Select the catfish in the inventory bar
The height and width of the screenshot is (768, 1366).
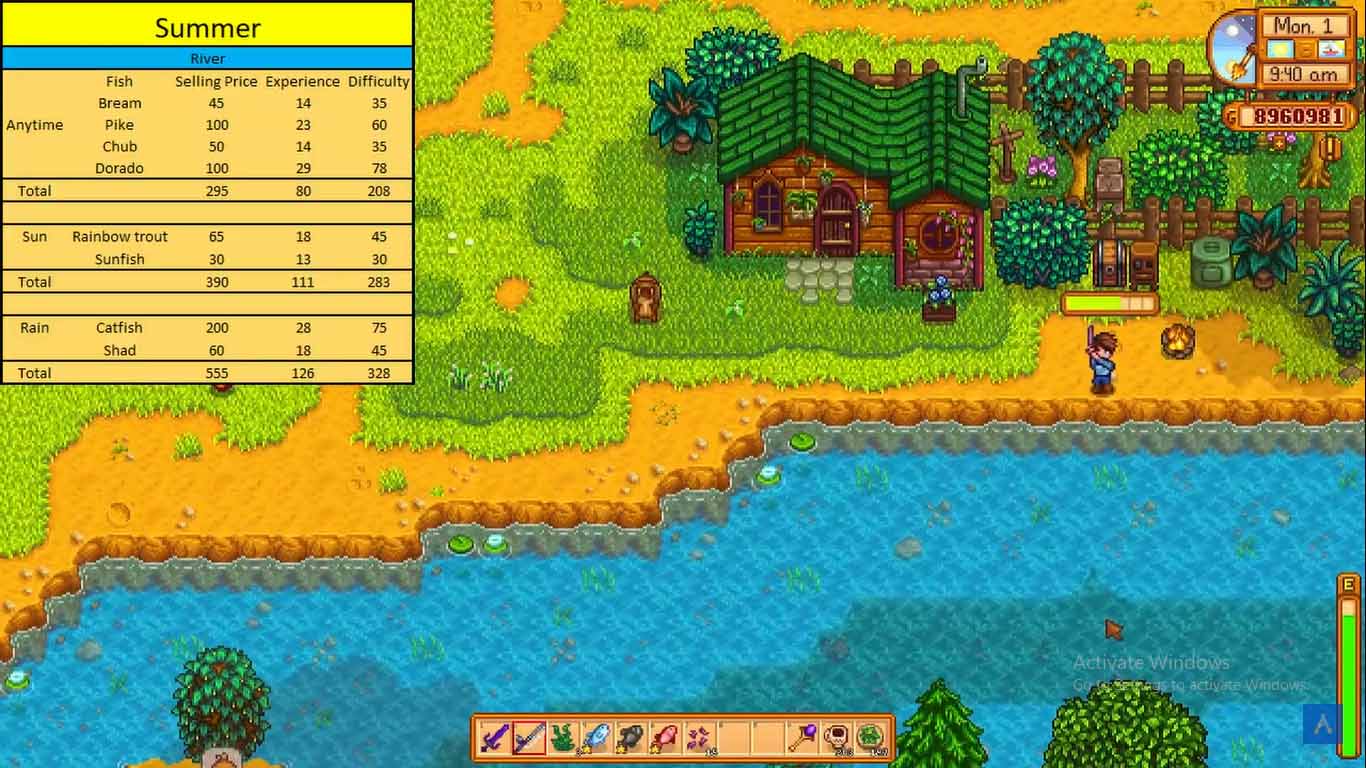point(630,738)
